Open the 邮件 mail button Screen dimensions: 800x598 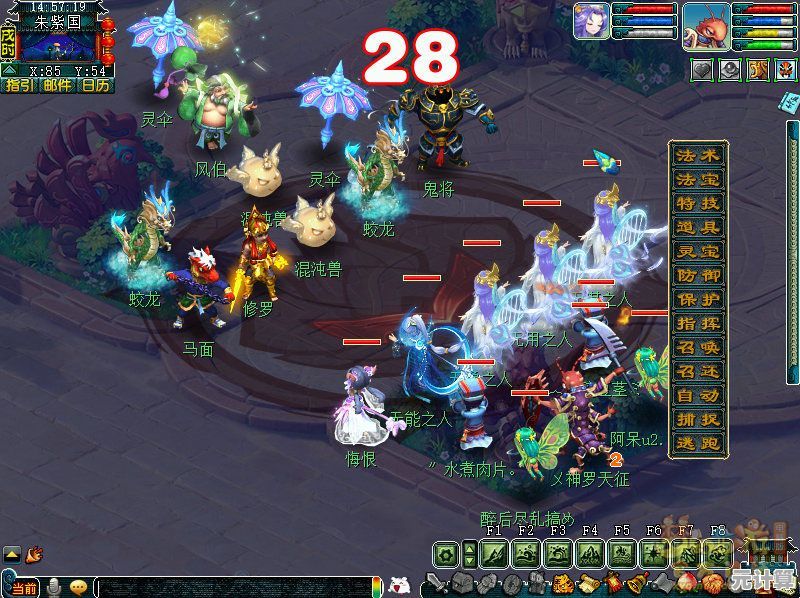[x=57, y=85]
